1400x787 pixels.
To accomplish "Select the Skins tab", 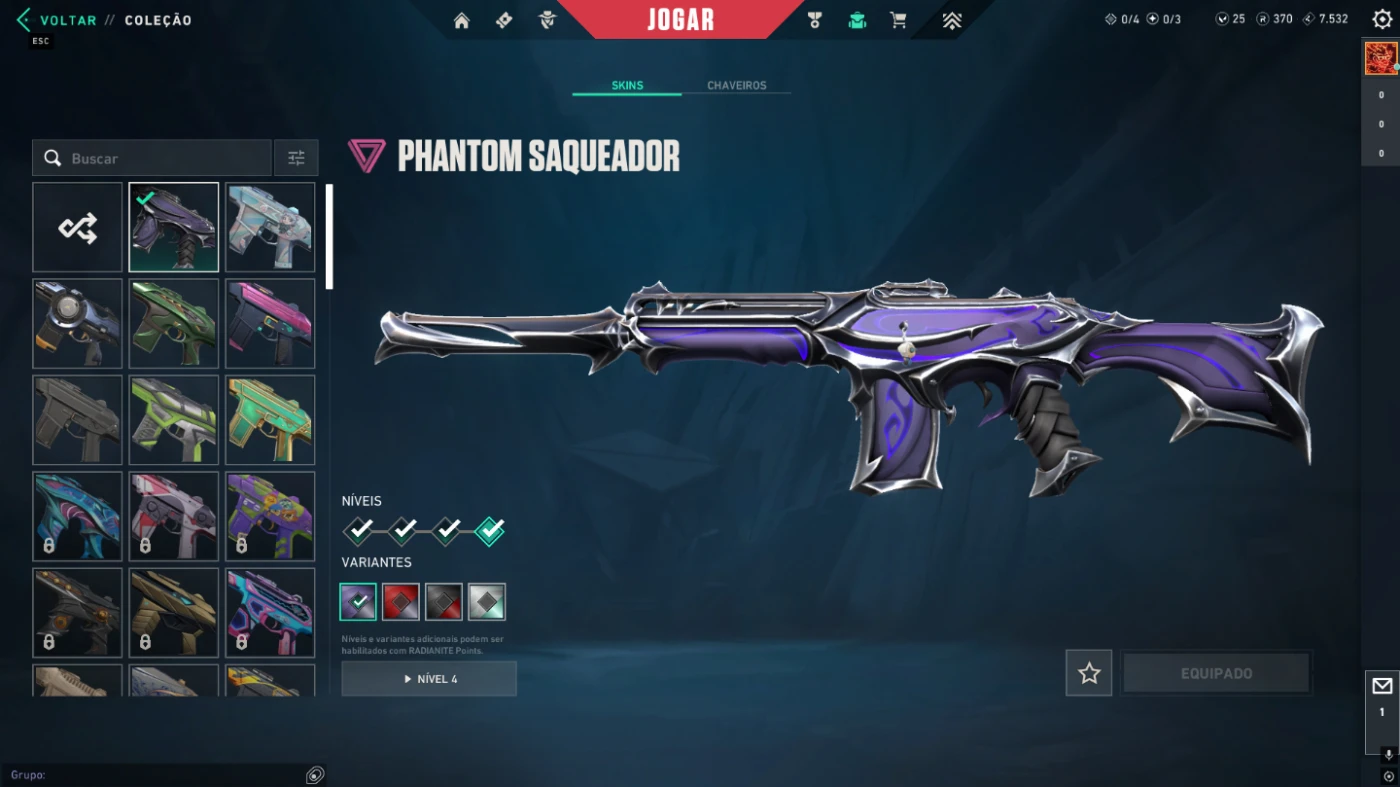I will (627, 86).
